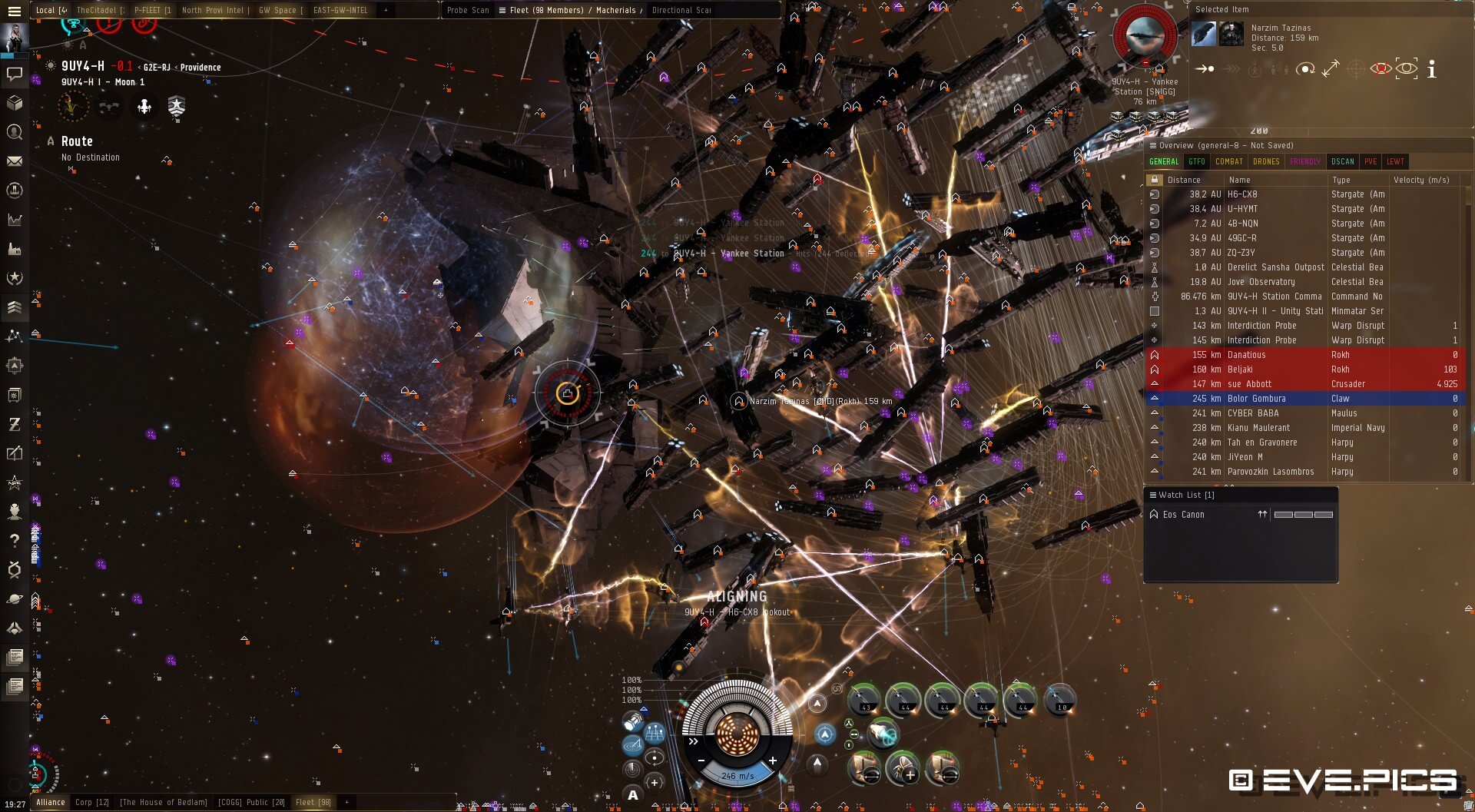Open the Fleet [98] chat tab
This screenshot has width=1475, height=812.
point(313,802)
